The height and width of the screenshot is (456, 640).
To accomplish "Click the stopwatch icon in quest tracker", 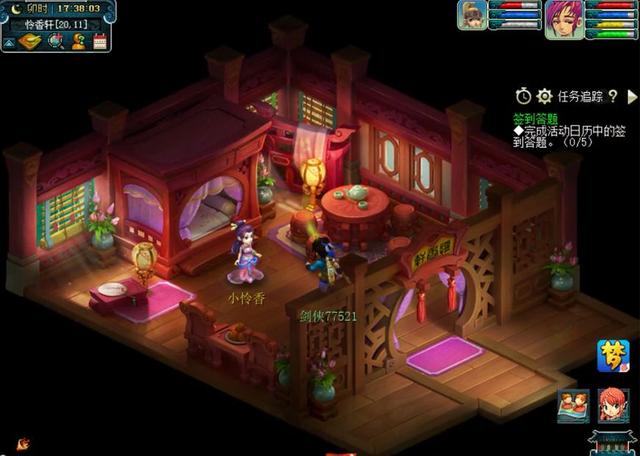I will (523, 96).
